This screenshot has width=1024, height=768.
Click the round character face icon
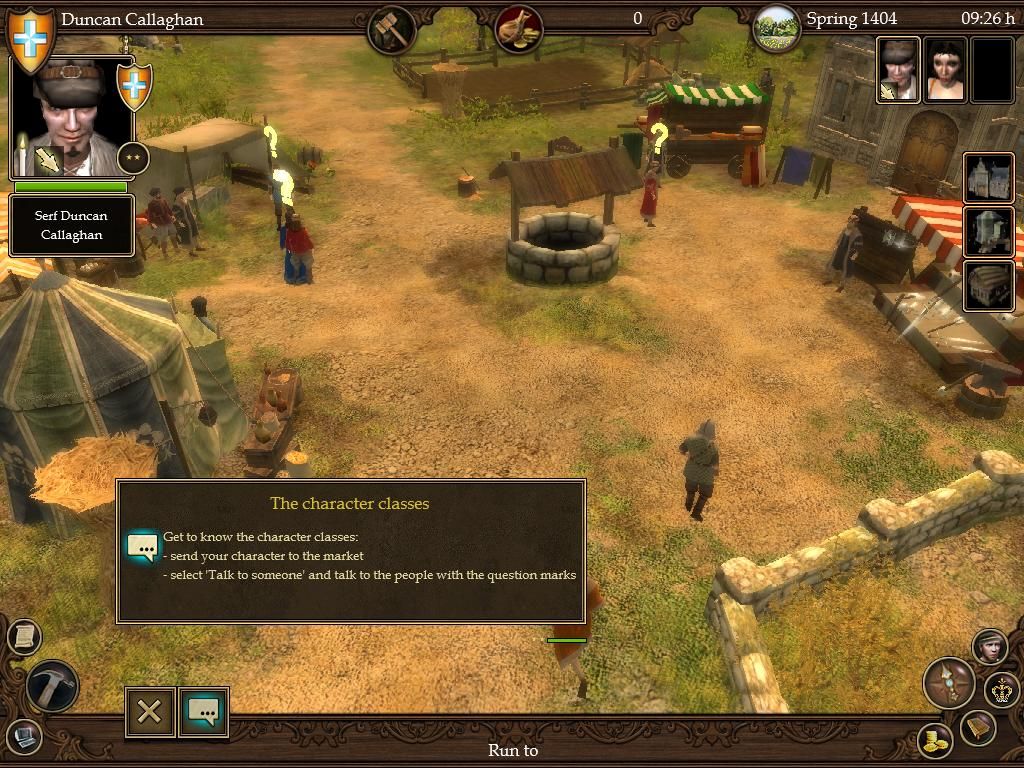[989, 646]
